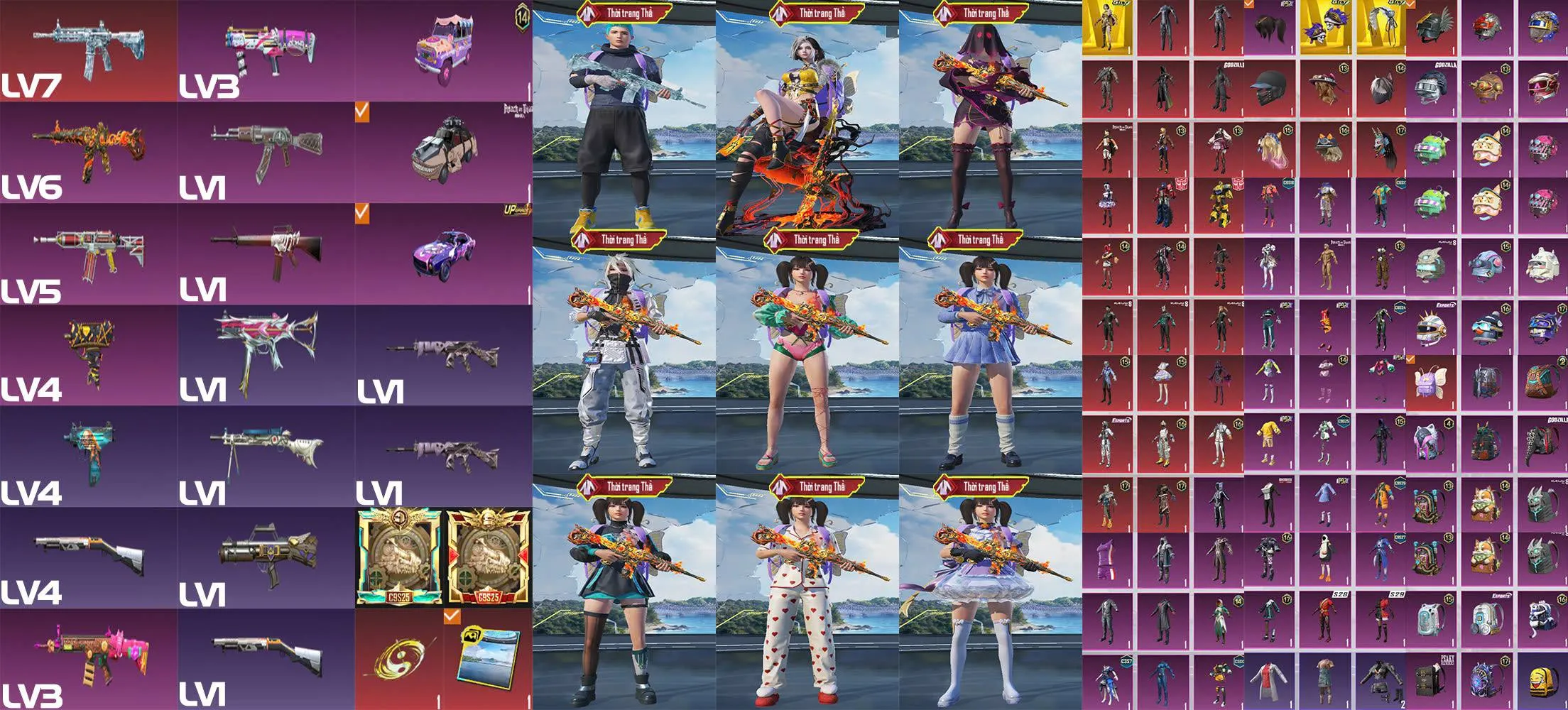Viewport: 1568px width, 710px height.
Task: Choose the purple butterfly-wing backpack
Action: (1429, 383)
